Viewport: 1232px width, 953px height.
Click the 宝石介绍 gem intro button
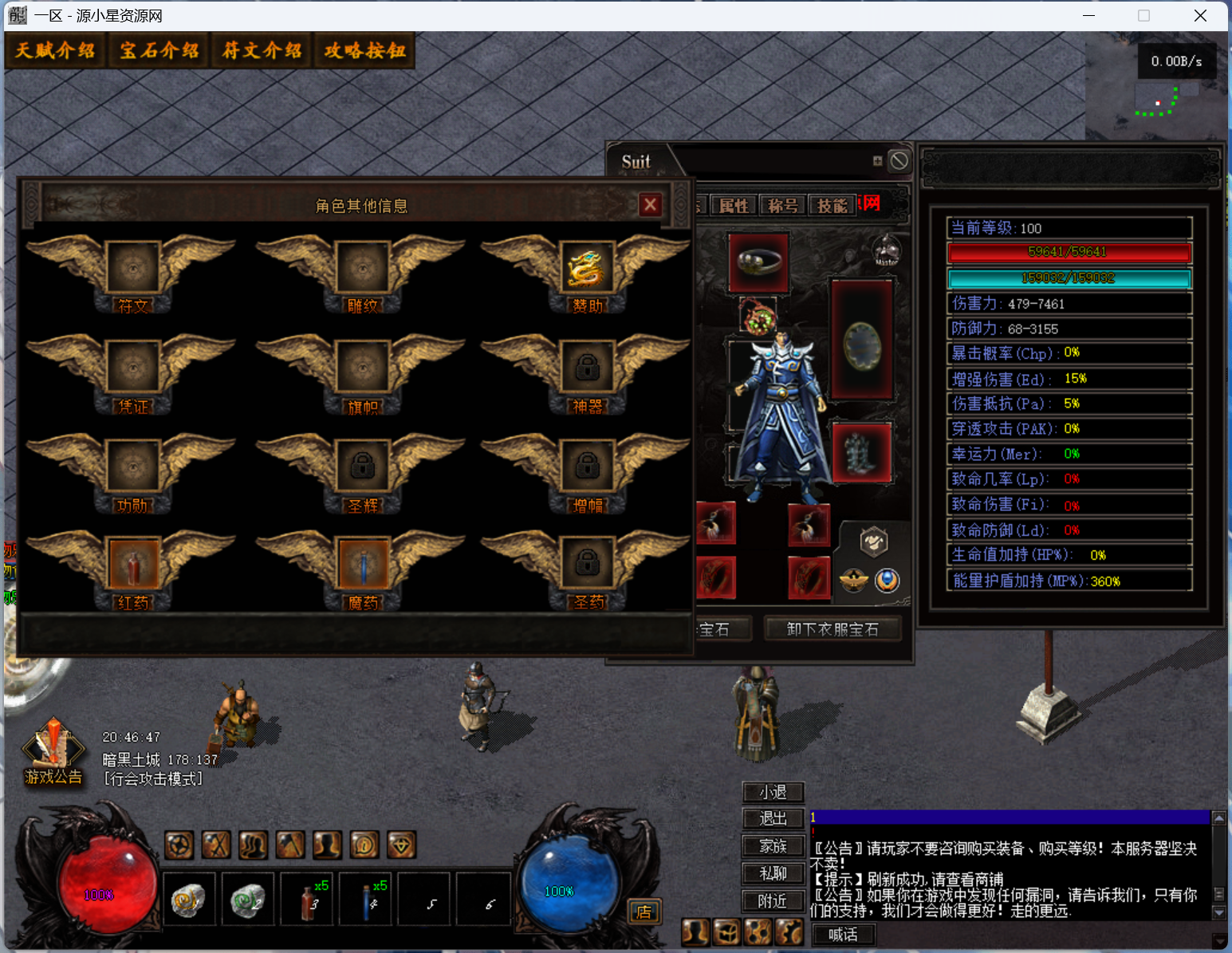pos(159,51)
